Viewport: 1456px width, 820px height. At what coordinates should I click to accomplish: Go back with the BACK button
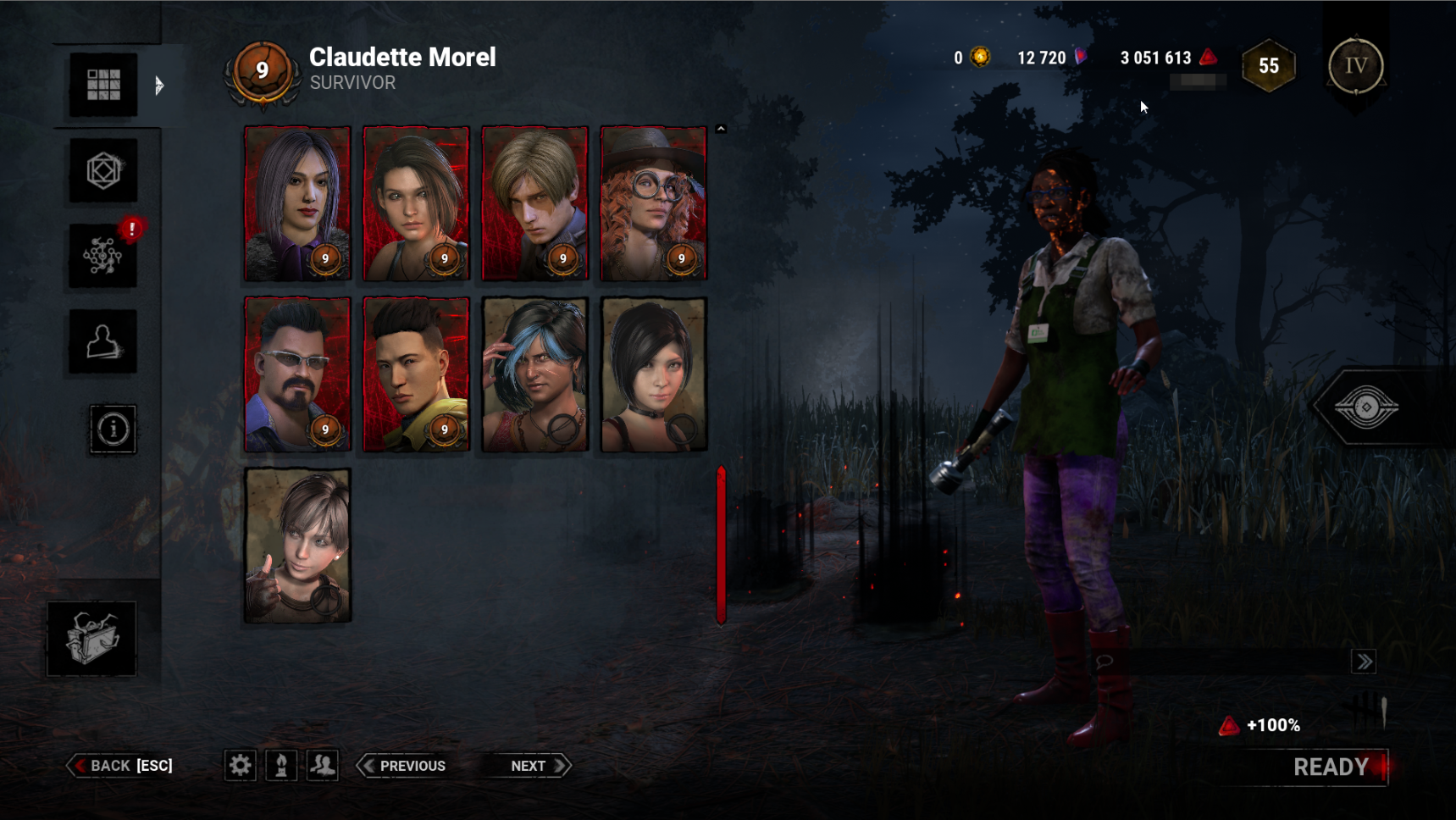click(120, 766)
